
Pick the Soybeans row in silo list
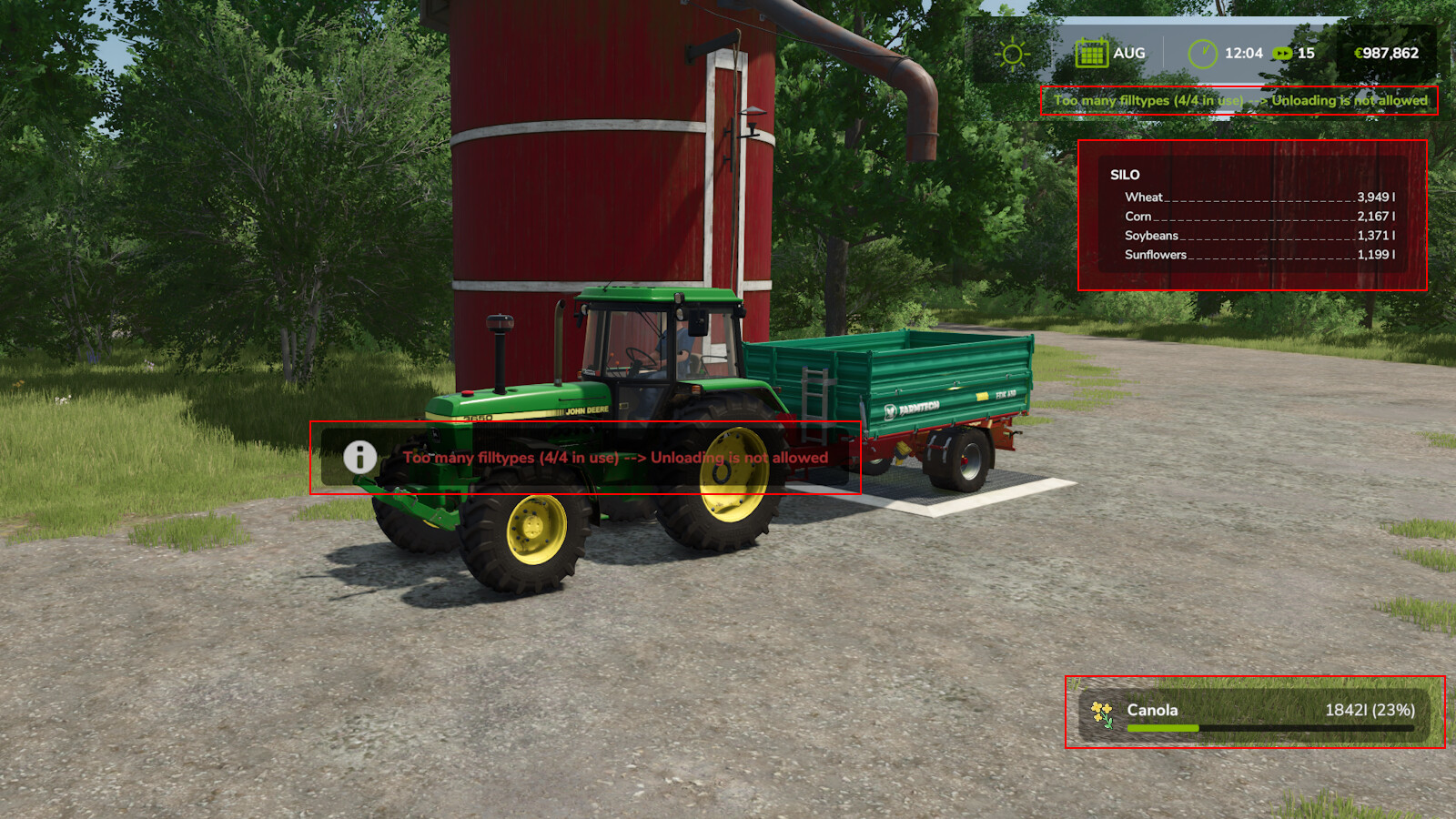(x=1259, y=236)
